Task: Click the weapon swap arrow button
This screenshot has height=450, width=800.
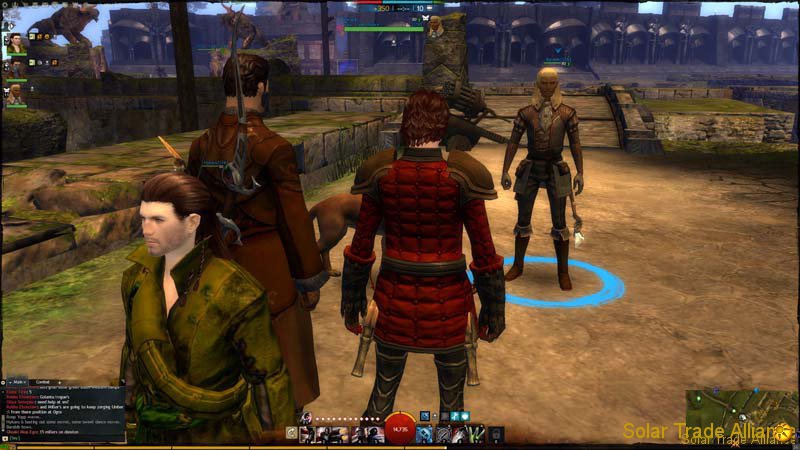Action: coord(291,434)
